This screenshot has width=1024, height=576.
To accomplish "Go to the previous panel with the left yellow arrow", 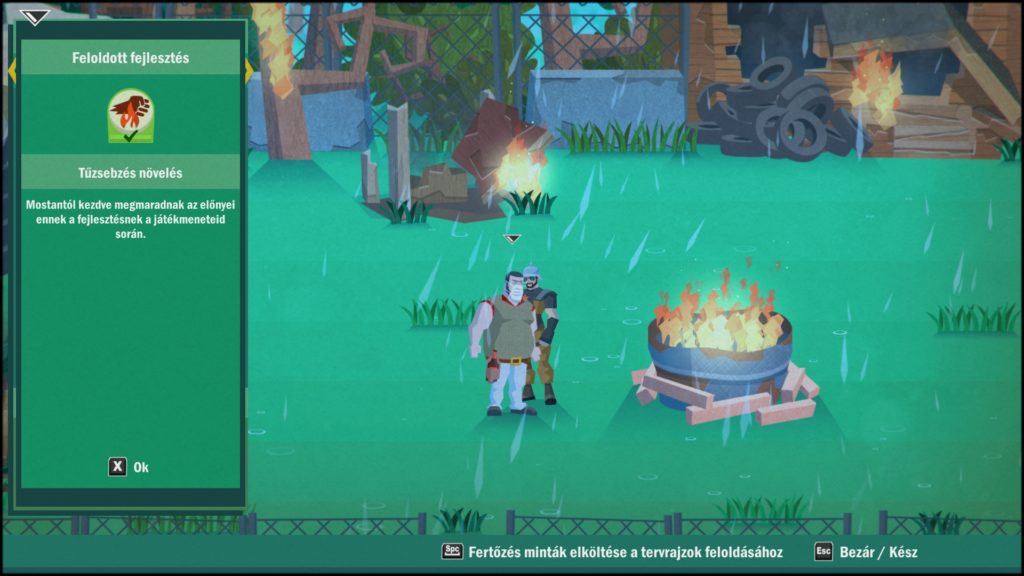I will pyautogui.click(x=12, y=71).
